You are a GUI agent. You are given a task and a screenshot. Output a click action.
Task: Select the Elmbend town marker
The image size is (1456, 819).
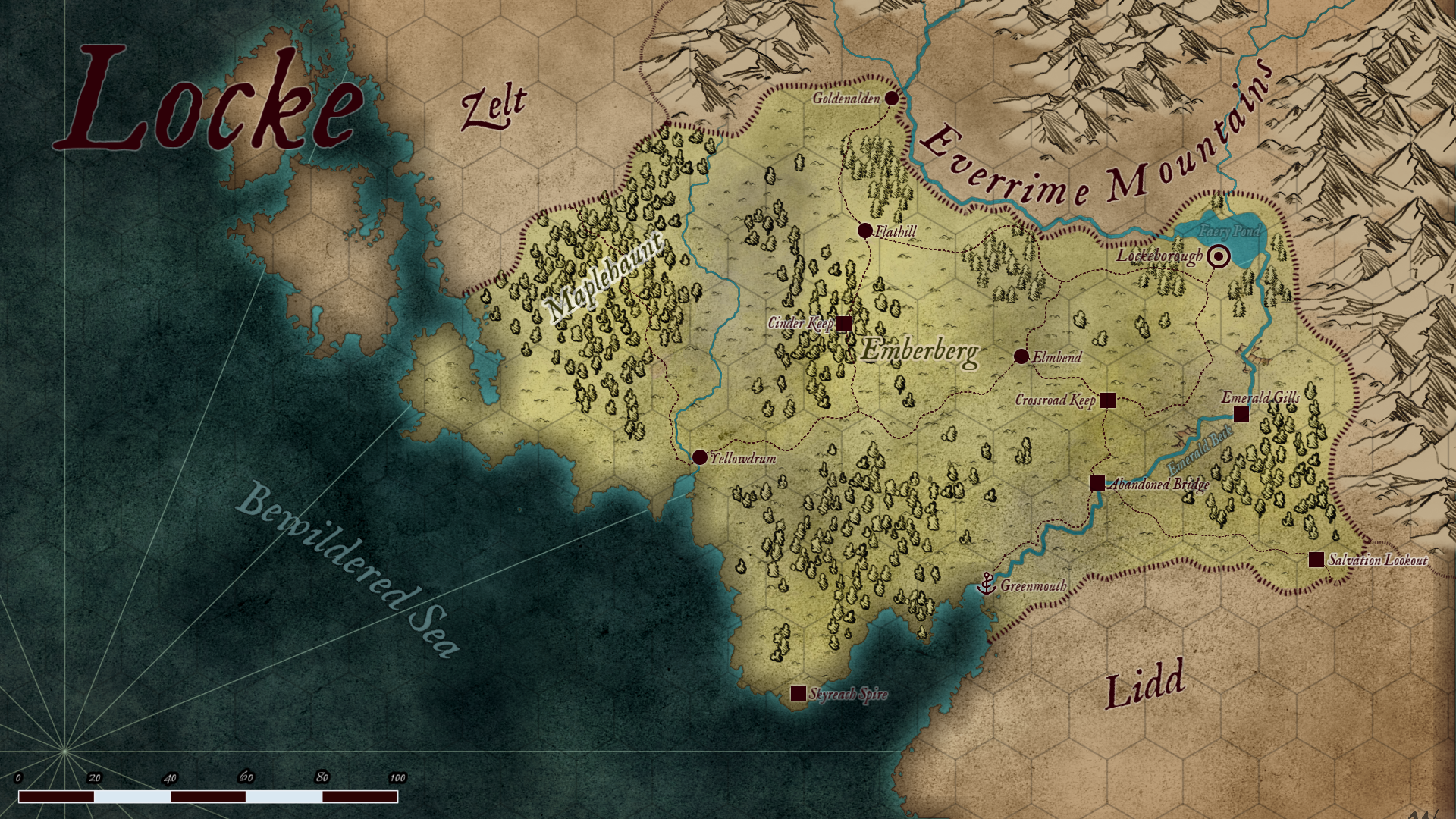point(1021,356)
